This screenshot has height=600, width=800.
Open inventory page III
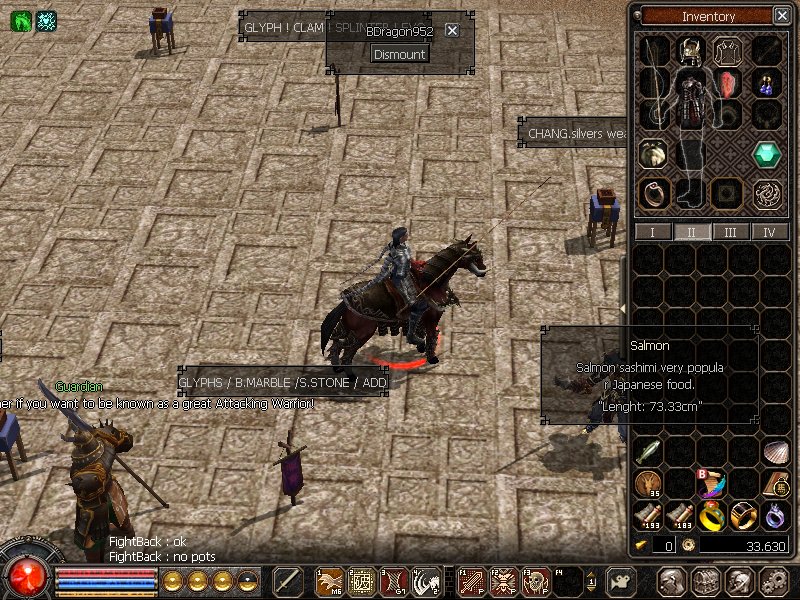tap(731, 232)
